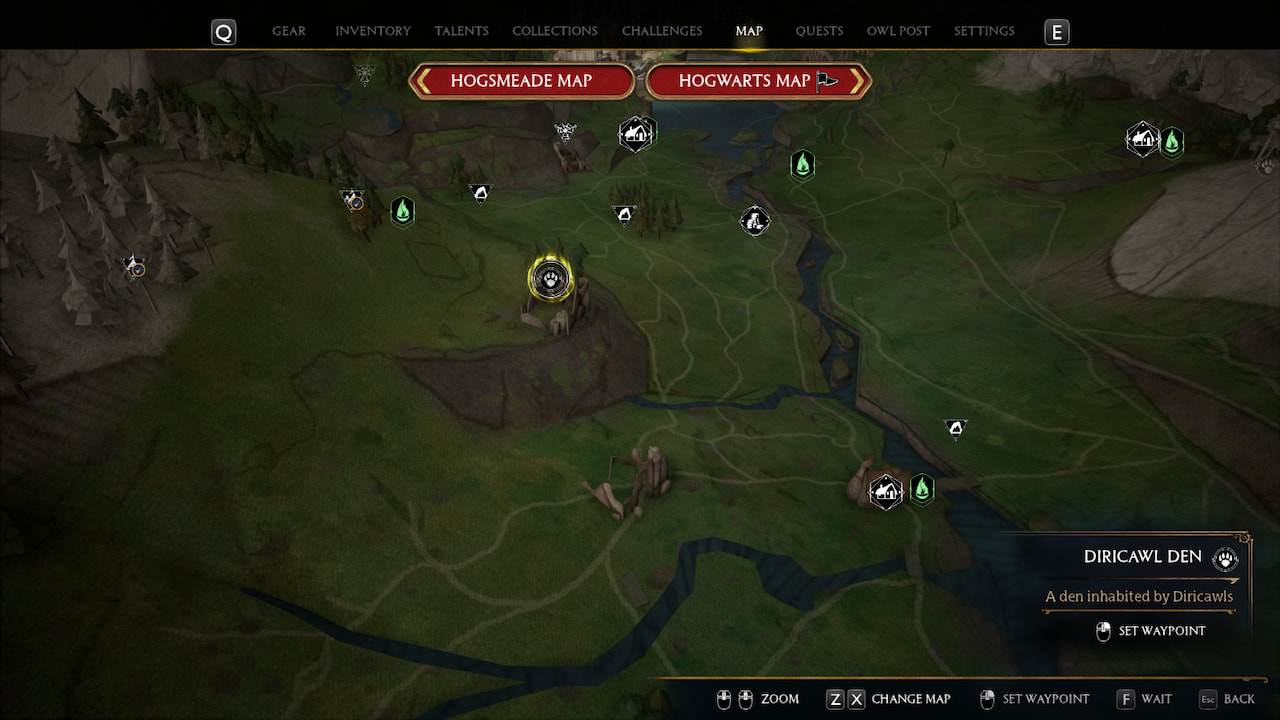Click the E keyboard shortcut icon in the top bar
This screenshot has width=1280, height=720.
[1056, 31]
